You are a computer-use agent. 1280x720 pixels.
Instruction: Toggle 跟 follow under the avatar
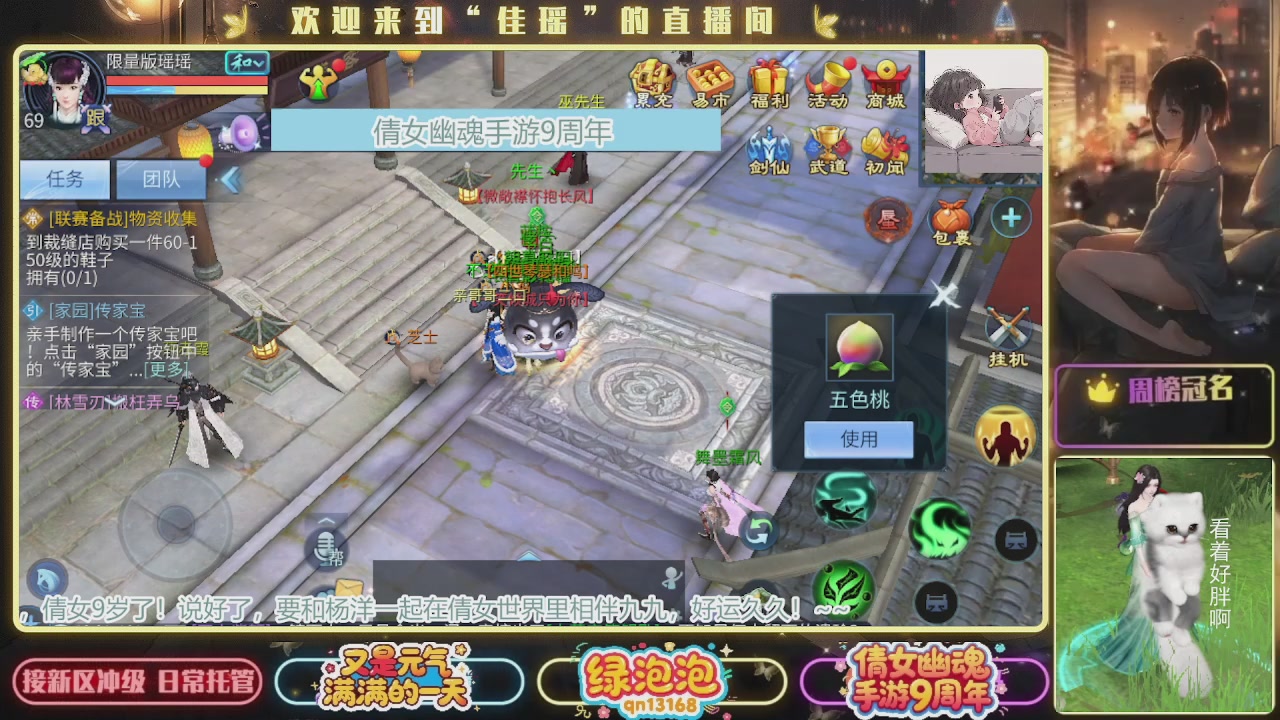95,120
